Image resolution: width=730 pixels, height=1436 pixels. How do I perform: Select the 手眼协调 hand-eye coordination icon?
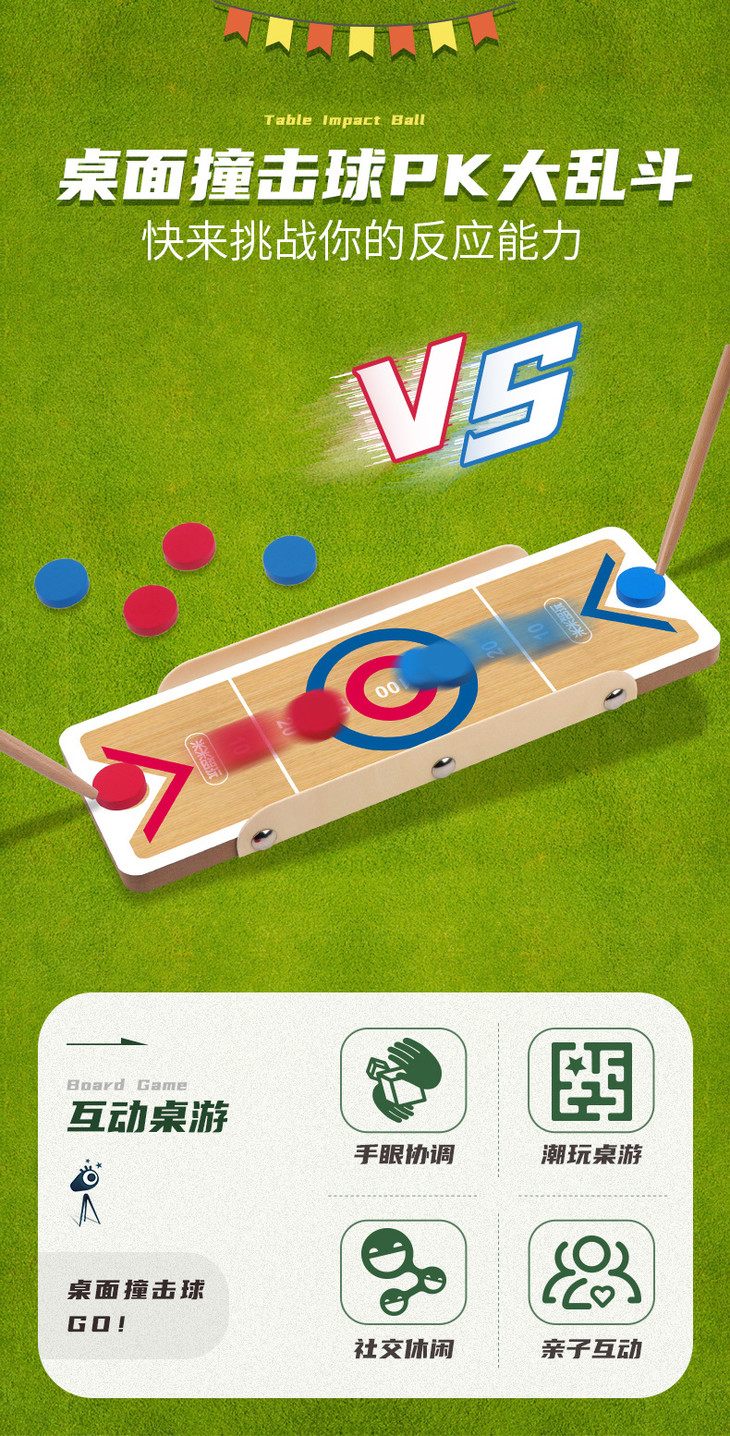(403, 1081)
